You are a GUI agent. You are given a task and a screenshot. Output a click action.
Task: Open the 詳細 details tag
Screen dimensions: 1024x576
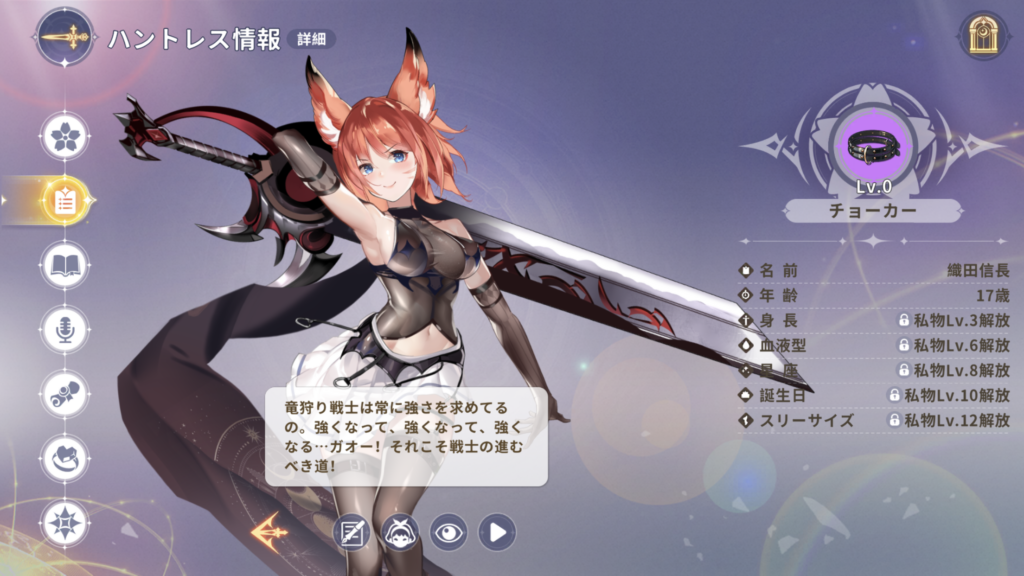point(310,39)
